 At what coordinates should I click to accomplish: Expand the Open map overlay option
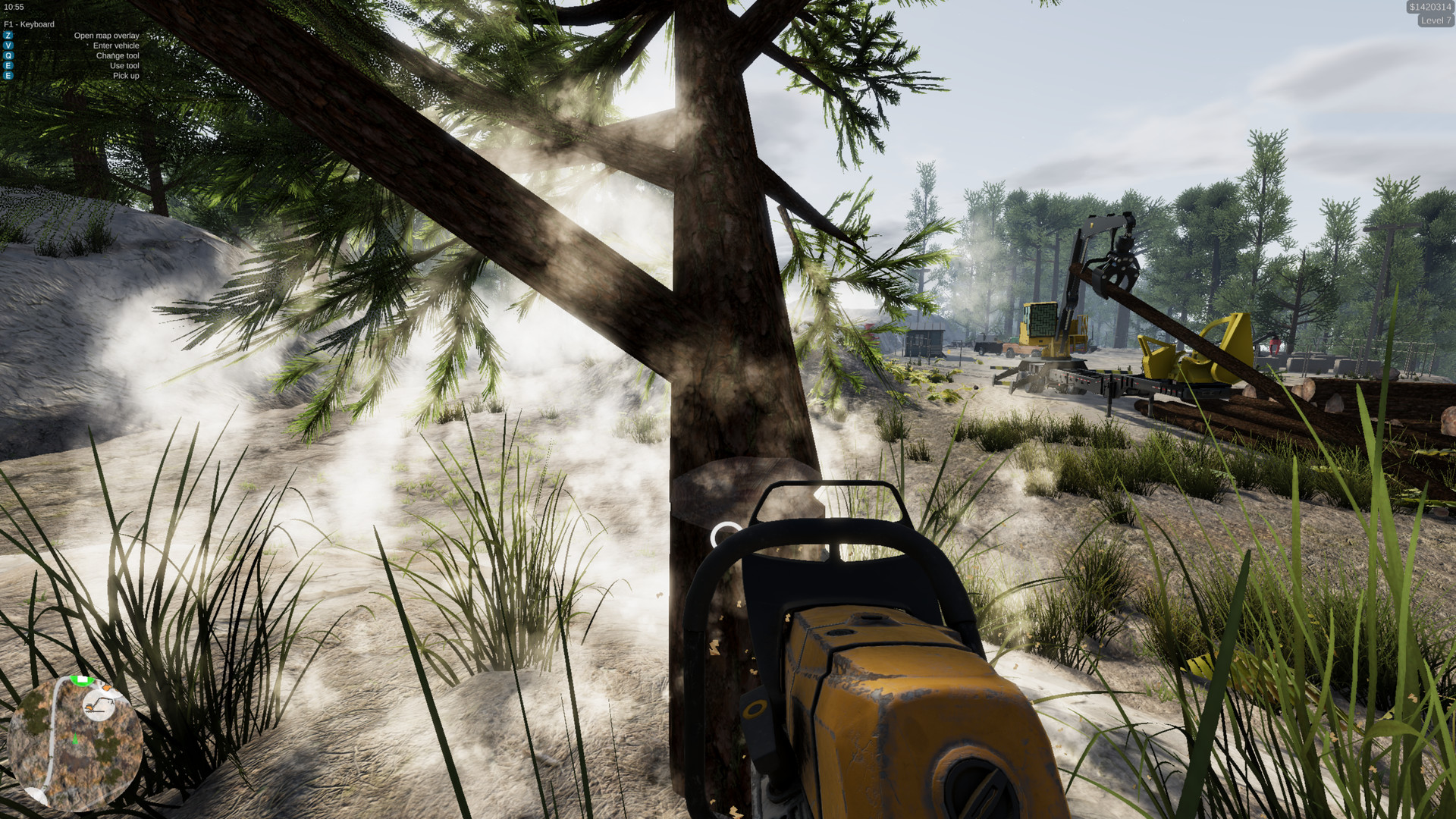click(x=107, y=36)
